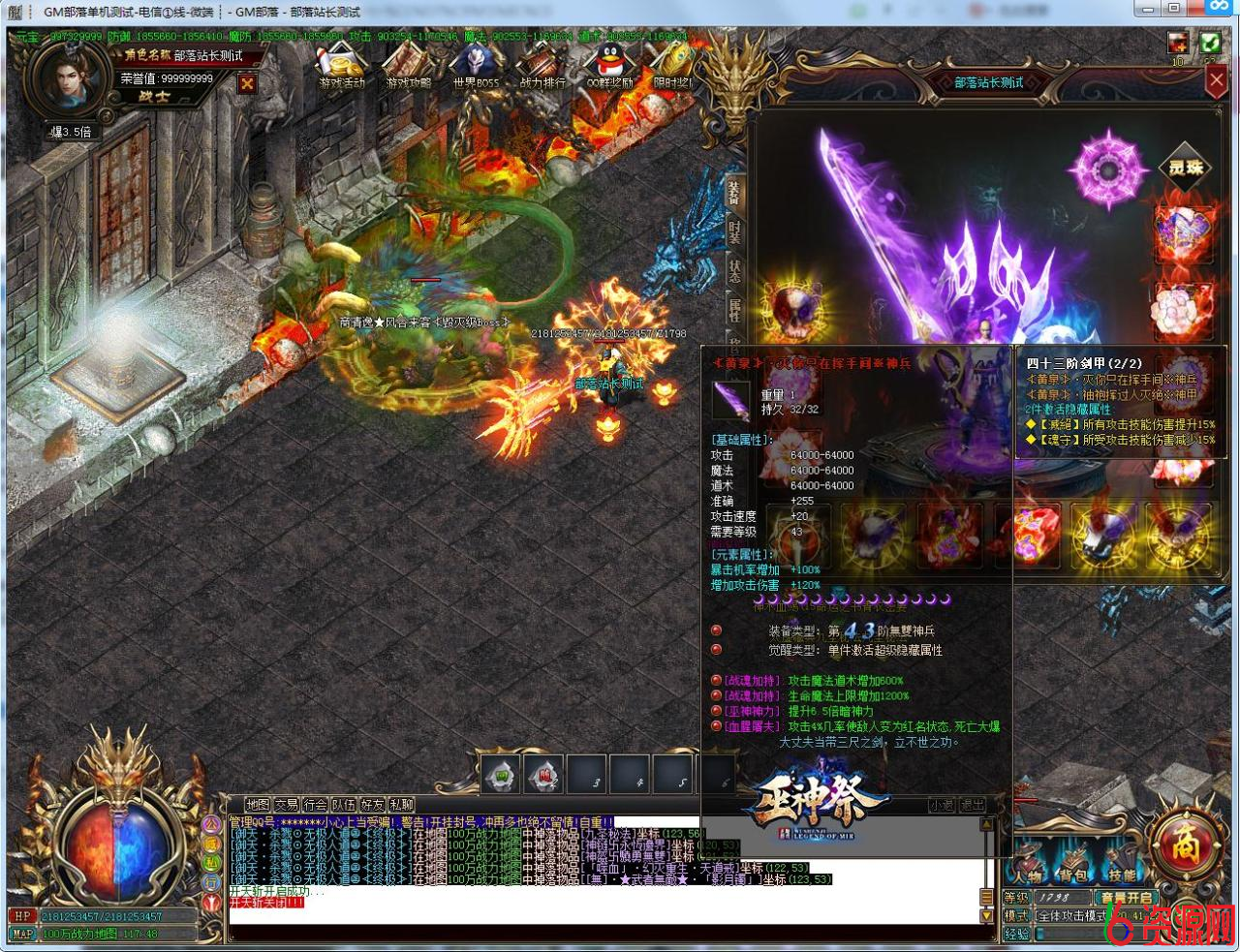Switch to the 时装 fashion tab

(x=735, y=233)
